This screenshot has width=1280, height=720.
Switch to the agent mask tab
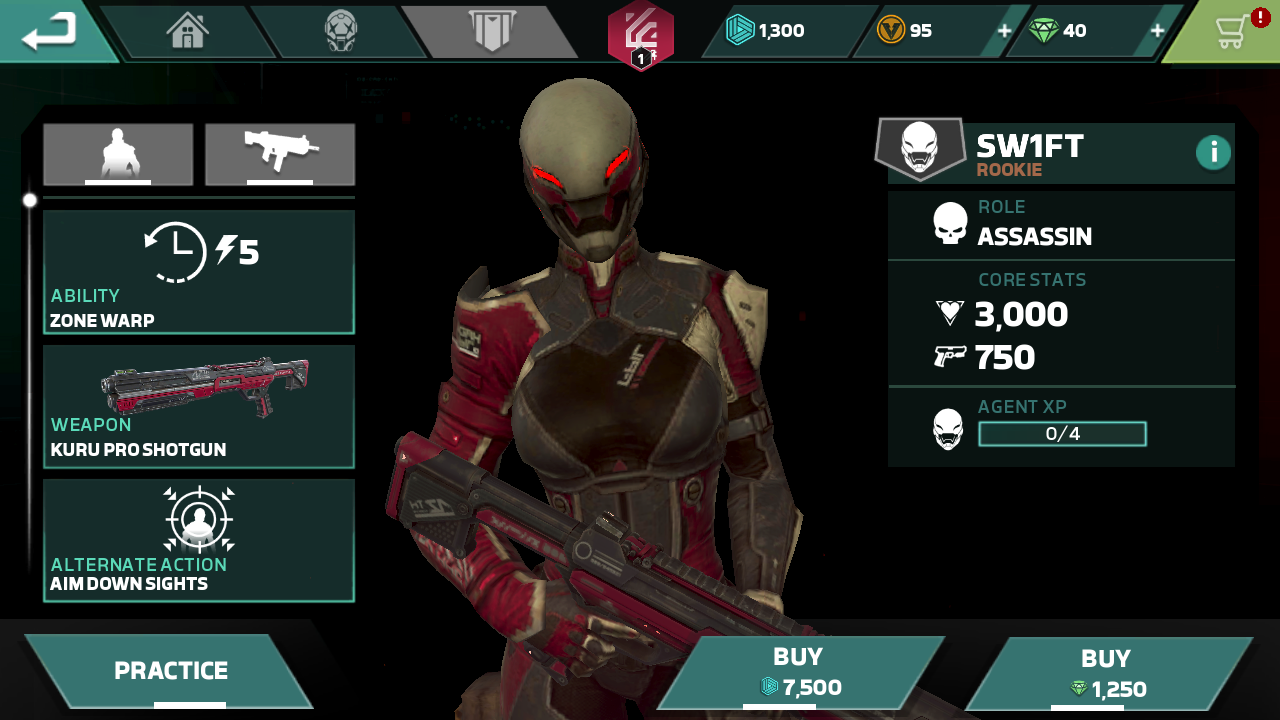pyautogui.click(x=340, y=31)
